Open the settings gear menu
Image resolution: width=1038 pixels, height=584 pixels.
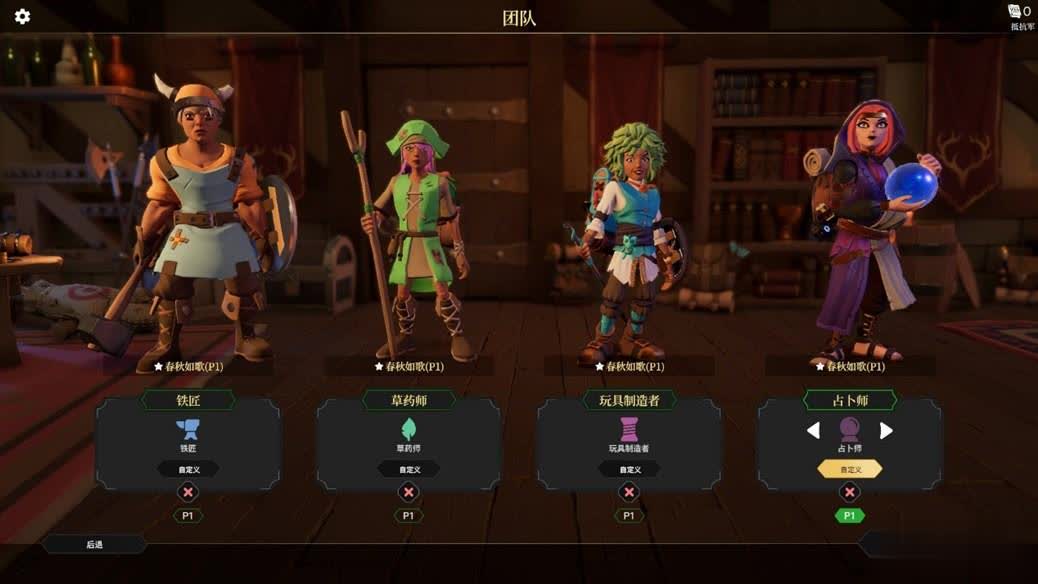point(22,17)
